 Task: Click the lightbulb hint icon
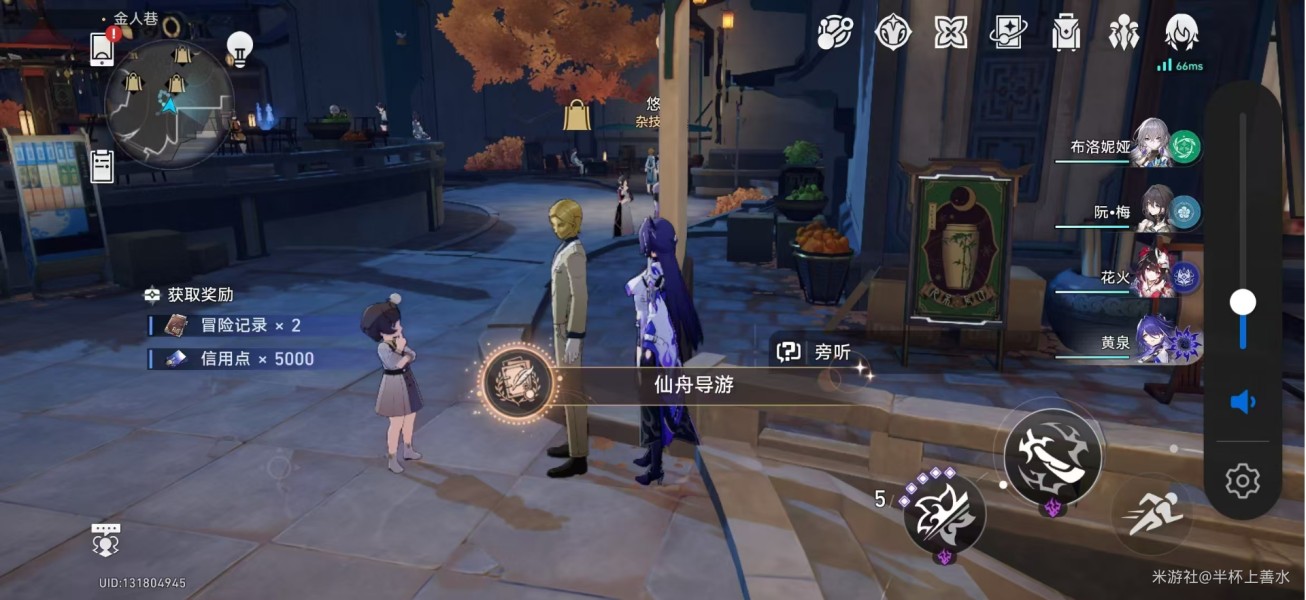tap(239, 48)
